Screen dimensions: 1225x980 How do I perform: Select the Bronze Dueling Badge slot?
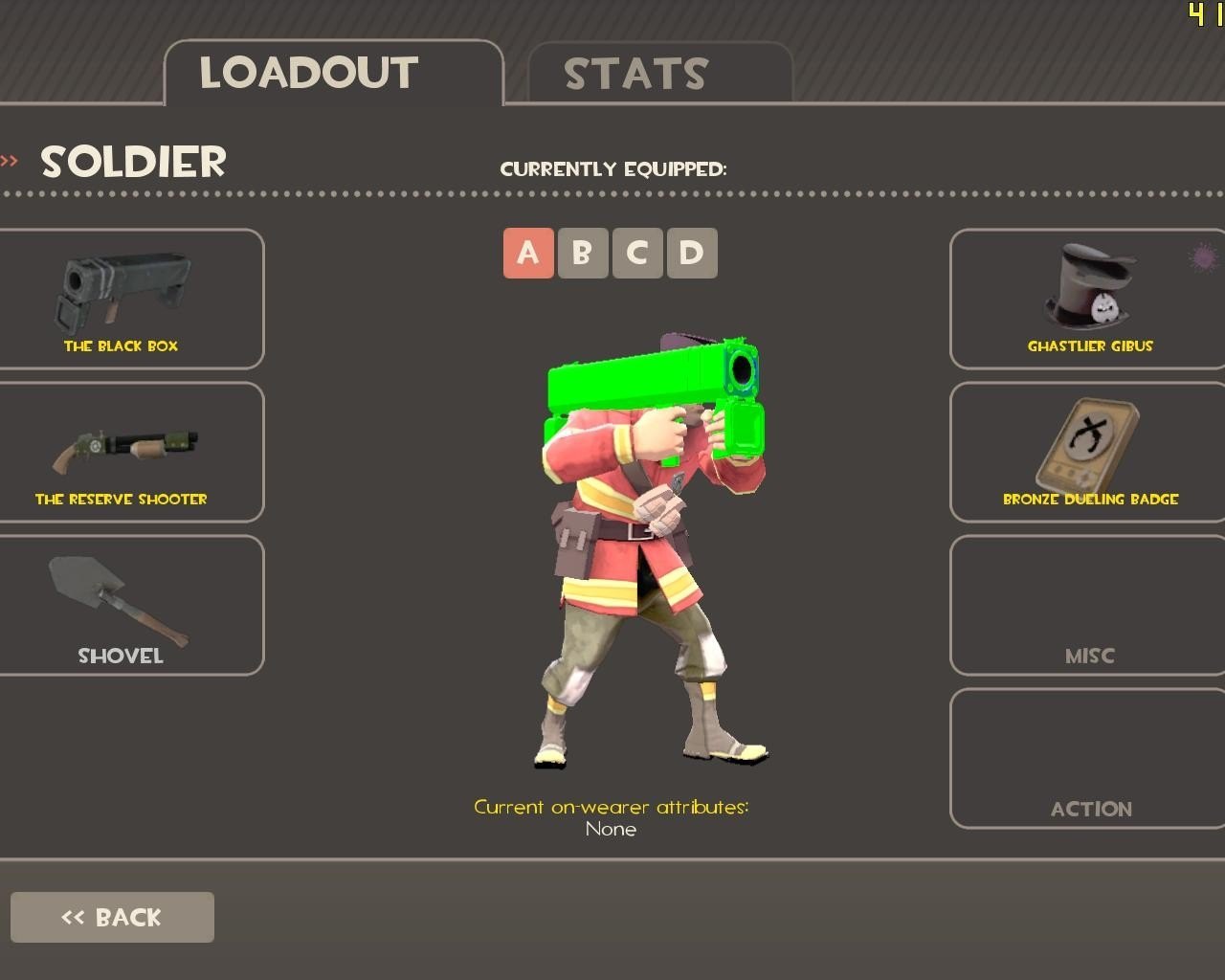1088,452
